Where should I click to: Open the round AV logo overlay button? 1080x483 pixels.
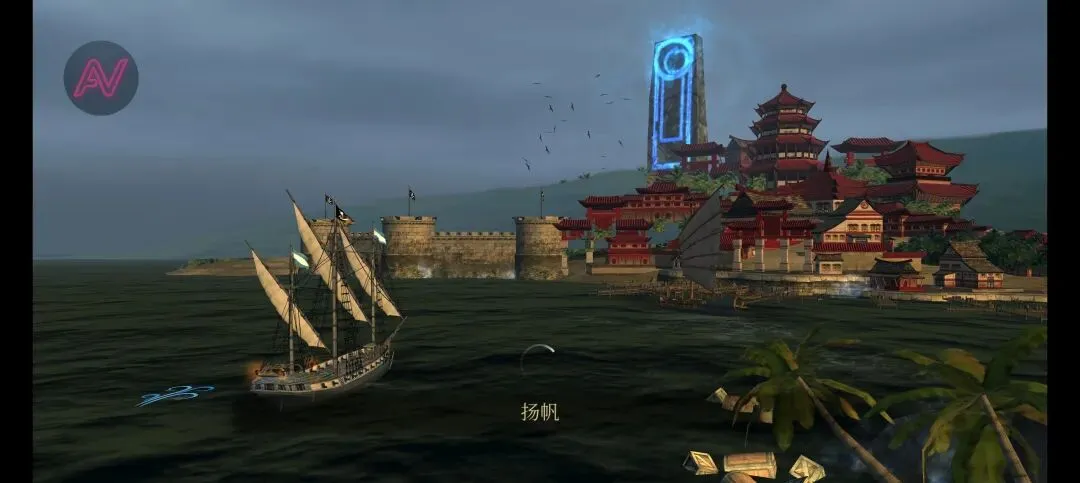[101, 78]
